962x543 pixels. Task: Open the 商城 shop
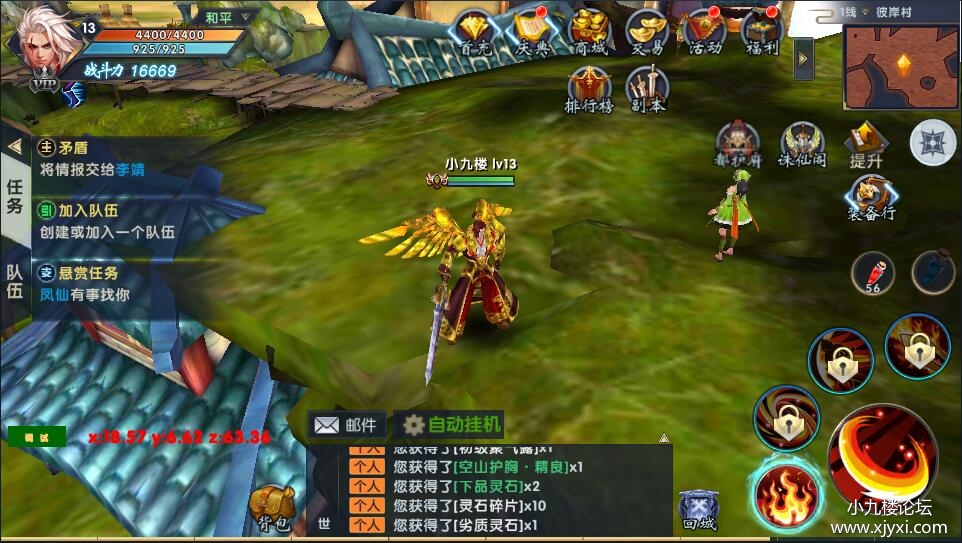[589, 34]
